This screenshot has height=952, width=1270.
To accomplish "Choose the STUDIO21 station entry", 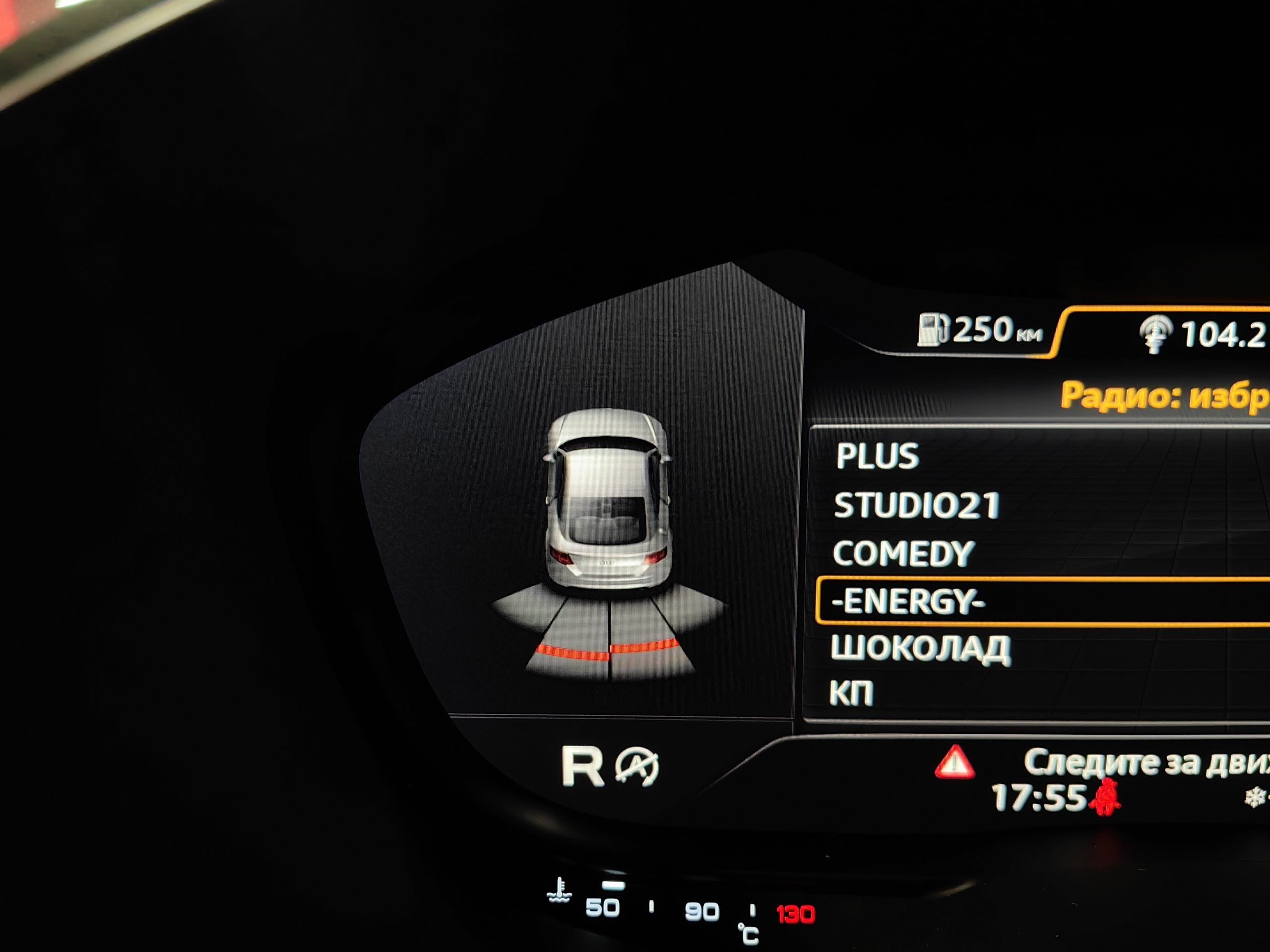I will click(x=916, y=505).
